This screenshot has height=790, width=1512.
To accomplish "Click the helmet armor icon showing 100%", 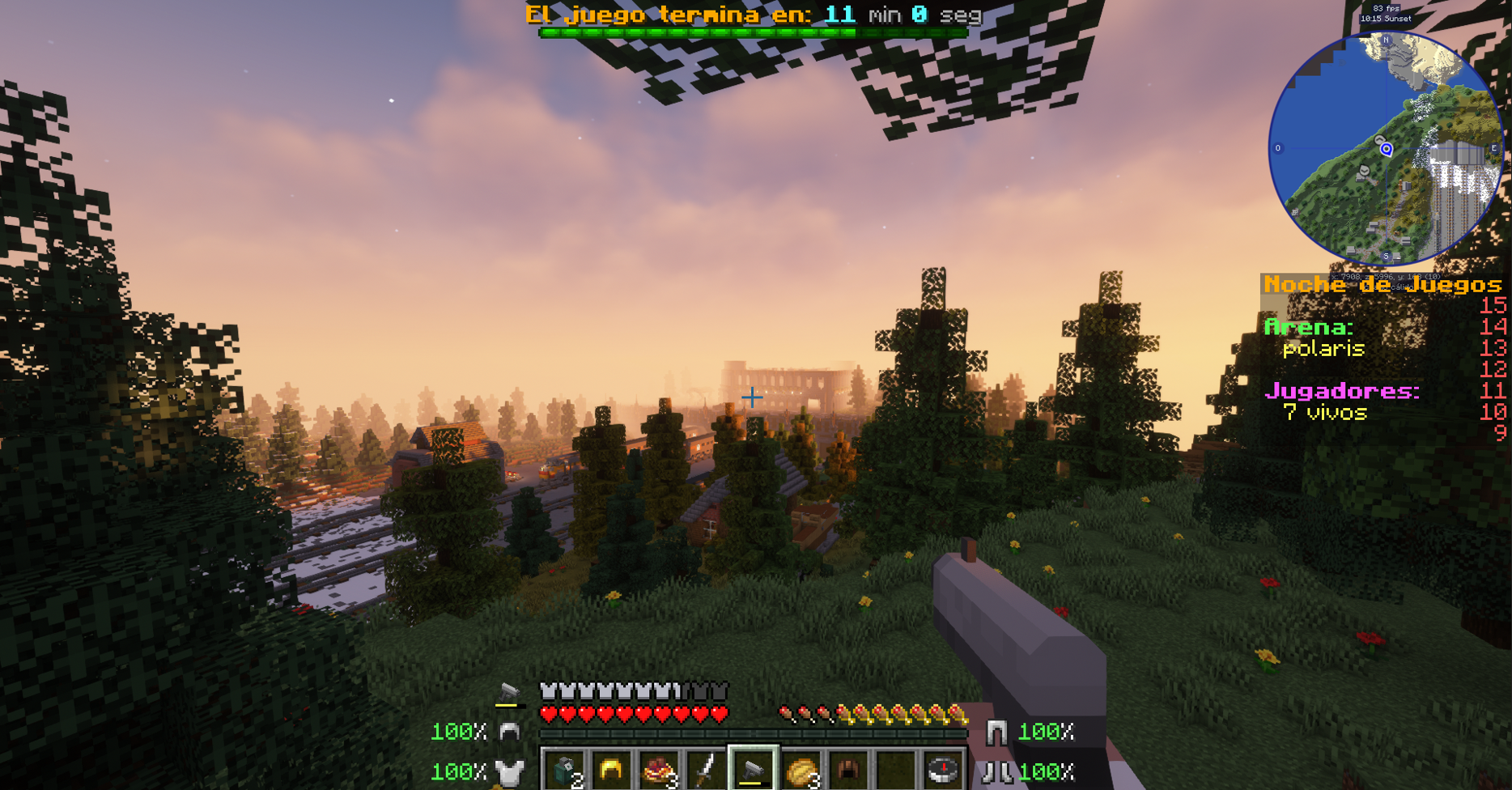I will pyautogui.click(x=508, y=733).
